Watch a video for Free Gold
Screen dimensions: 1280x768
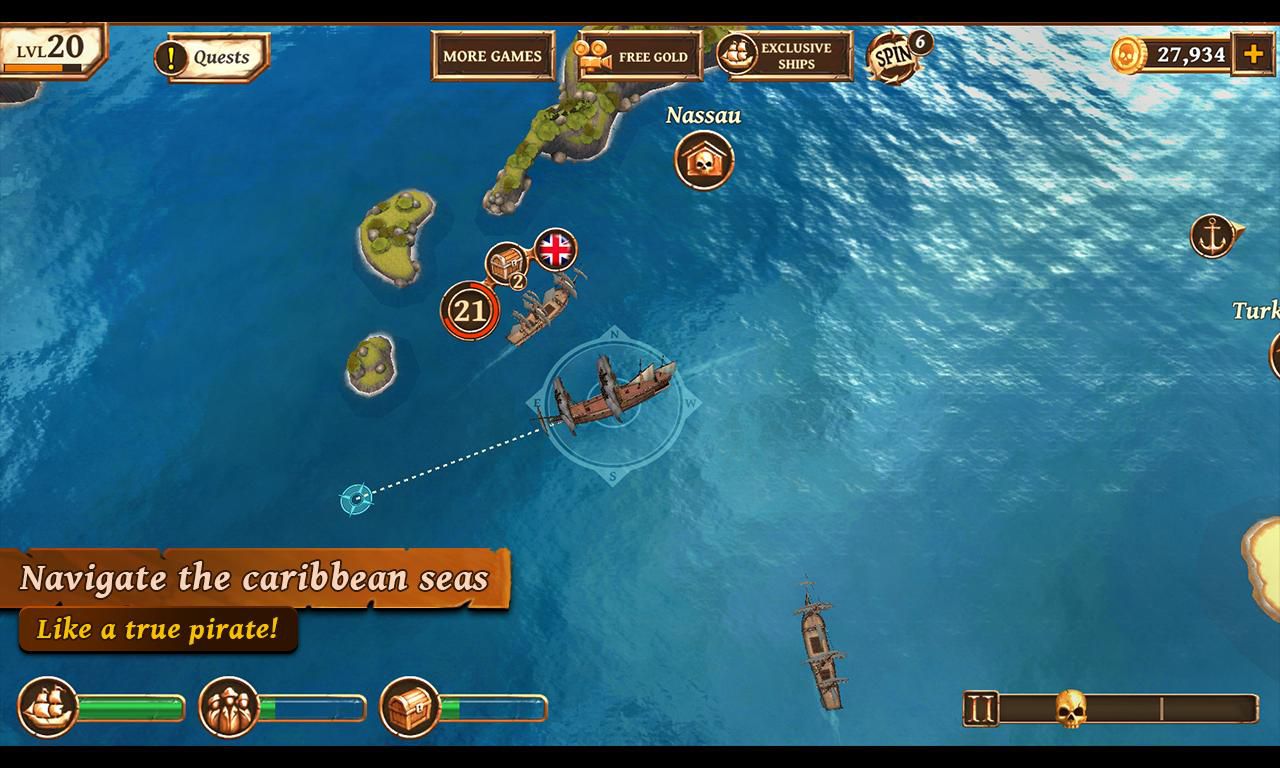(638, 57)
